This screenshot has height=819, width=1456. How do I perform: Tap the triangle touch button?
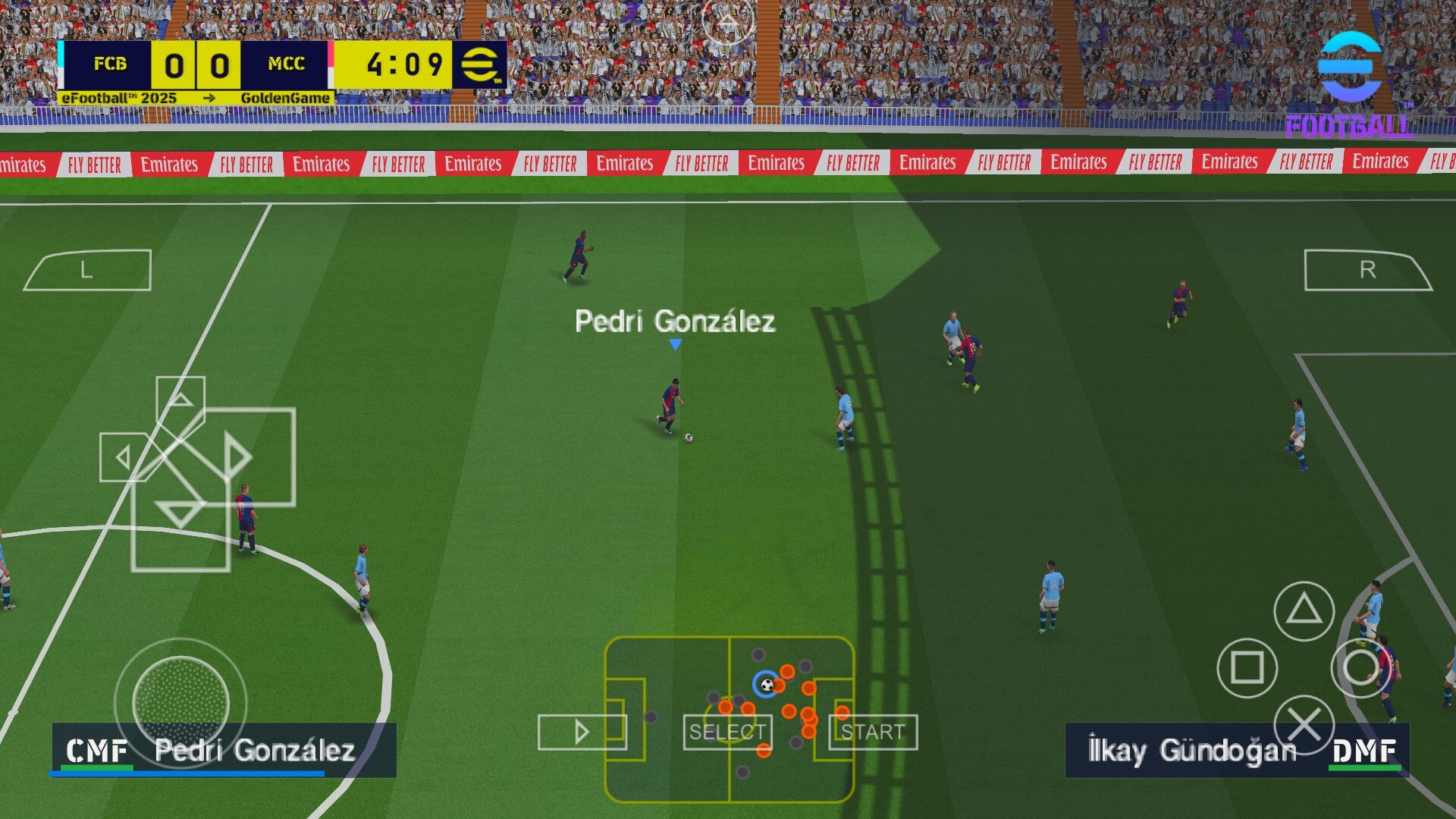pyautogui.click(x=1304, y=610)
